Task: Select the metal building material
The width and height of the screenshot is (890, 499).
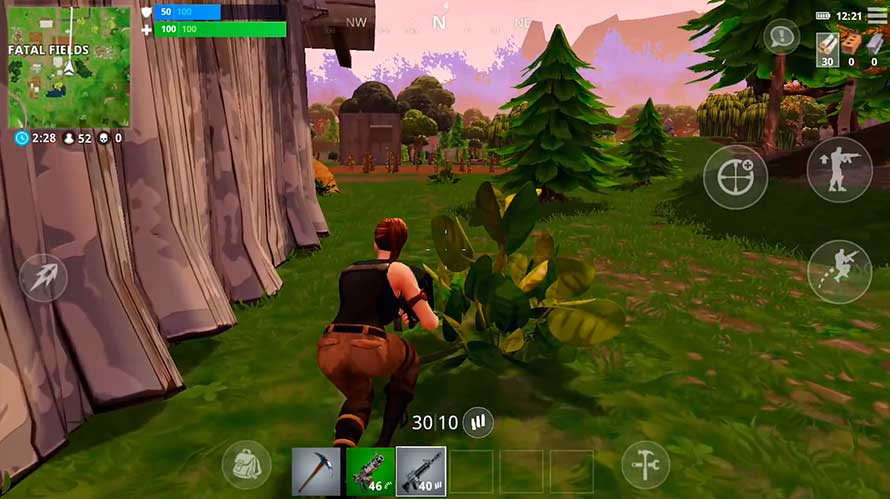Action: pyautogui.click(x=876, y=47)
